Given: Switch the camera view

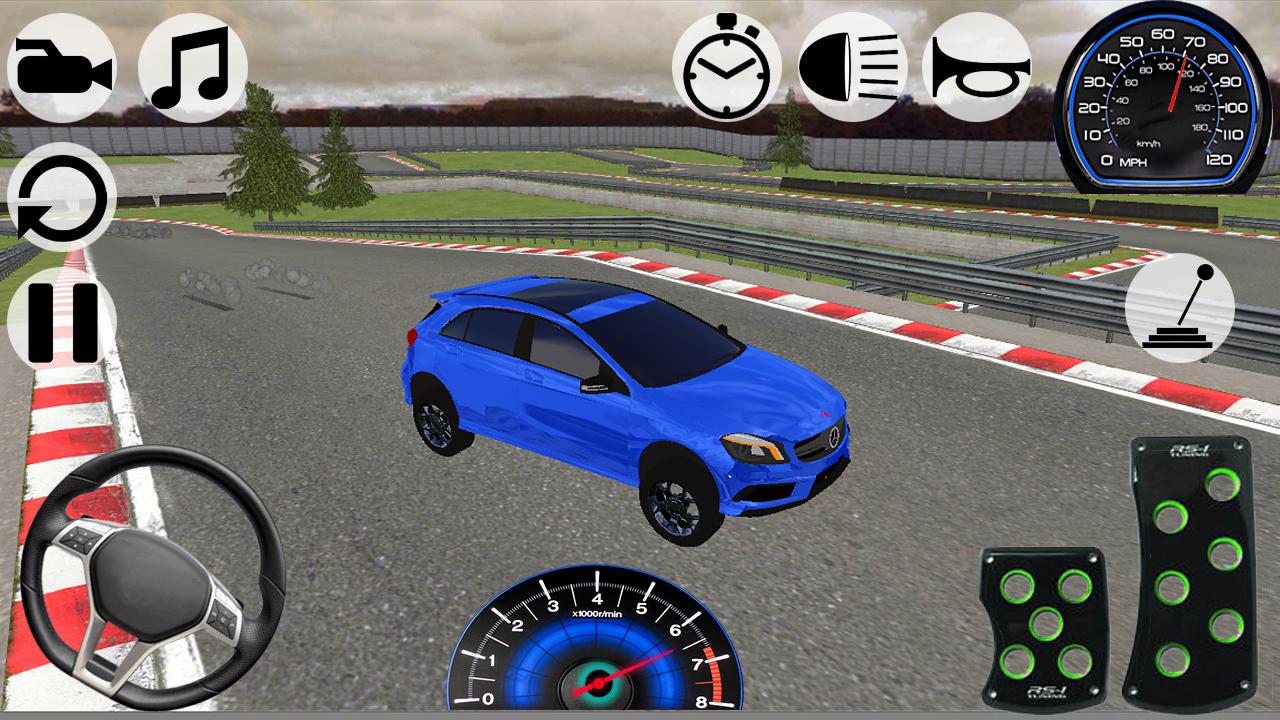Looking at the screenshot, I should pos(65,65).
